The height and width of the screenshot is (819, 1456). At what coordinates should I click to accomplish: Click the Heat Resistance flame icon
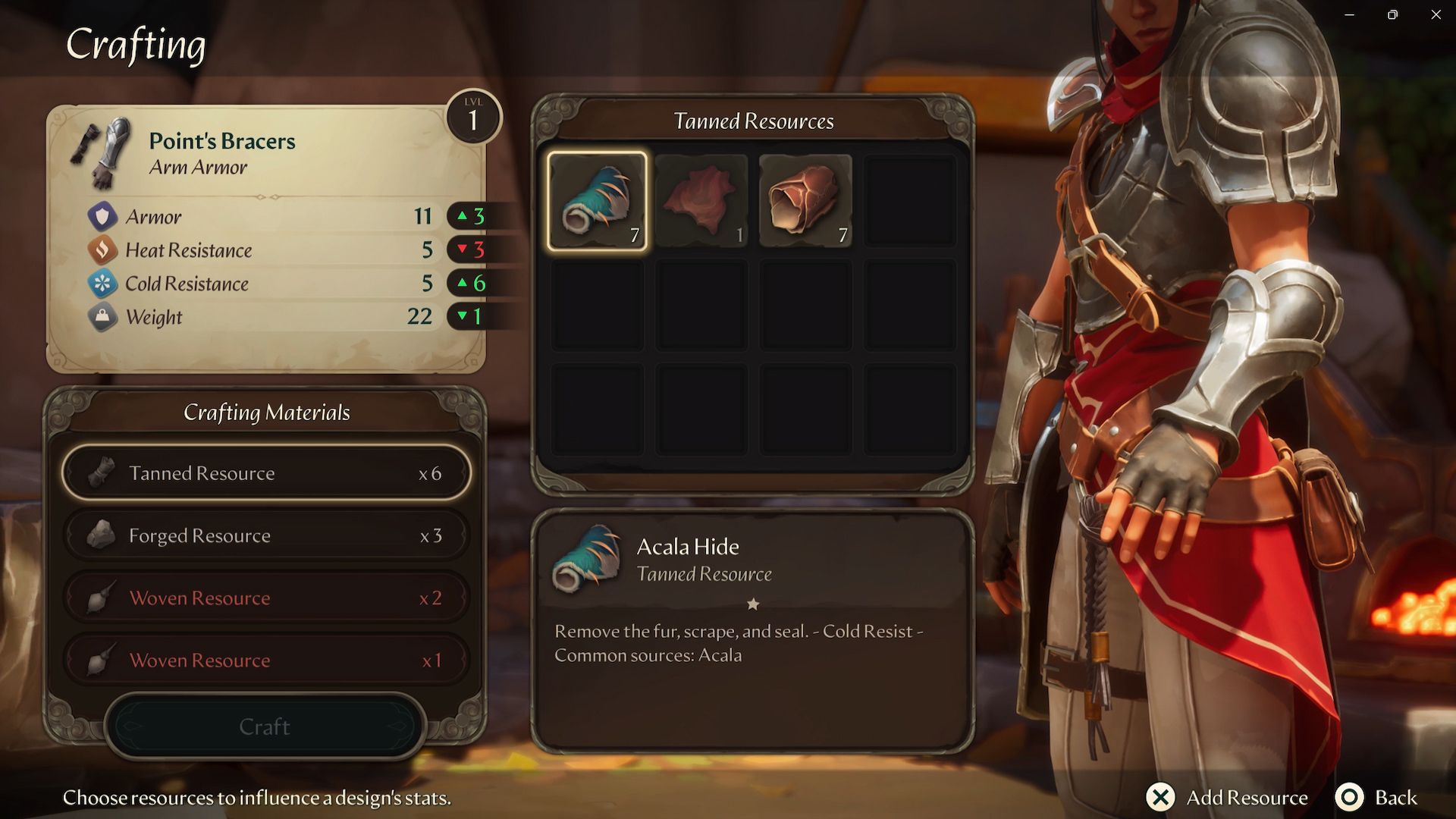pos(103,250)
